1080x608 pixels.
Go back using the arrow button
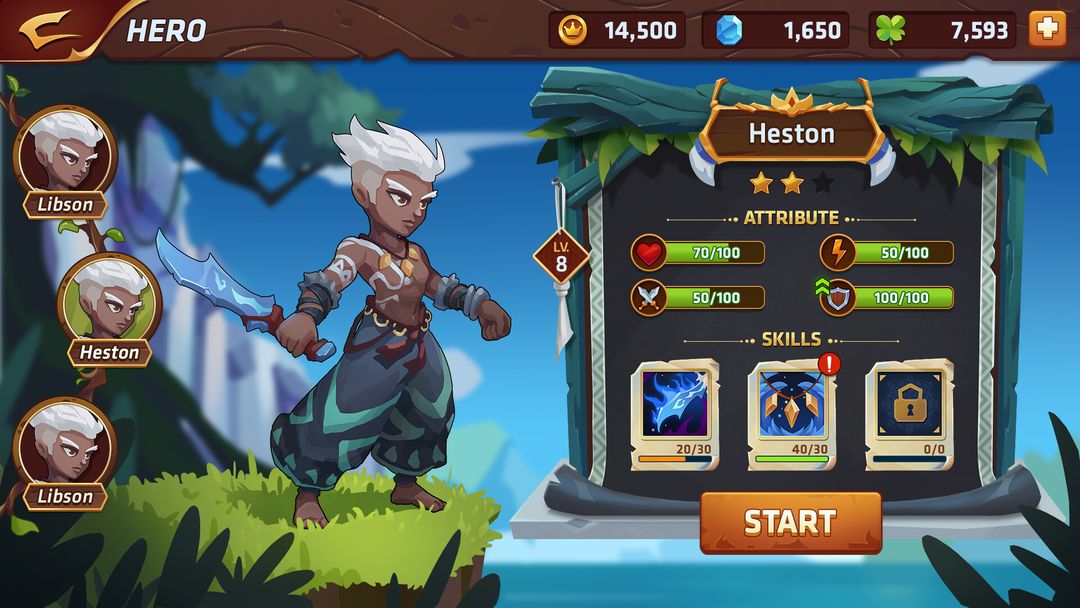(x=48, y=29)
